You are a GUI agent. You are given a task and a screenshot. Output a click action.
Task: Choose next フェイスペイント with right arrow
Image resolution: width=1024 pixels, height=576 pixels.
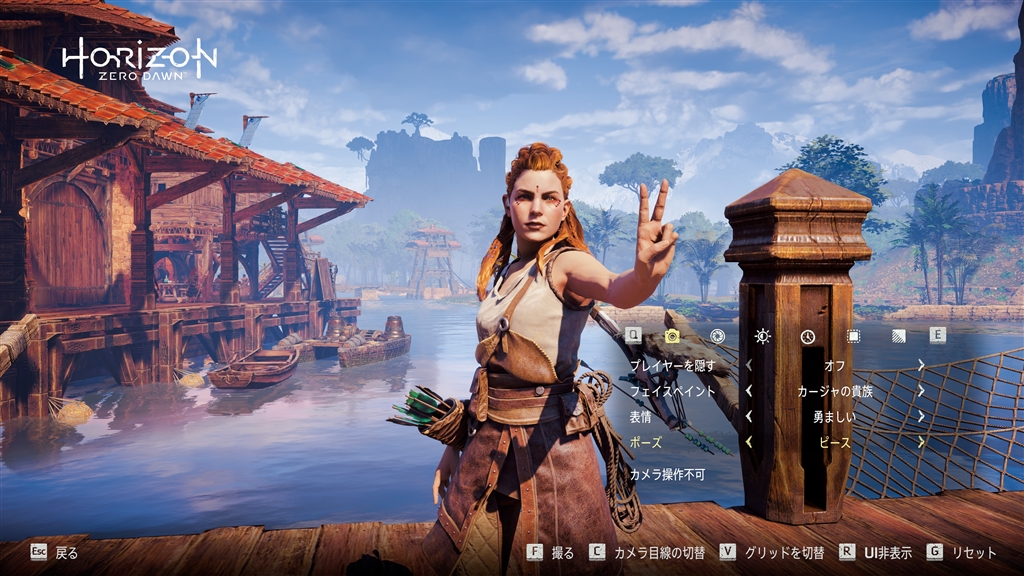tap(921, 391)
